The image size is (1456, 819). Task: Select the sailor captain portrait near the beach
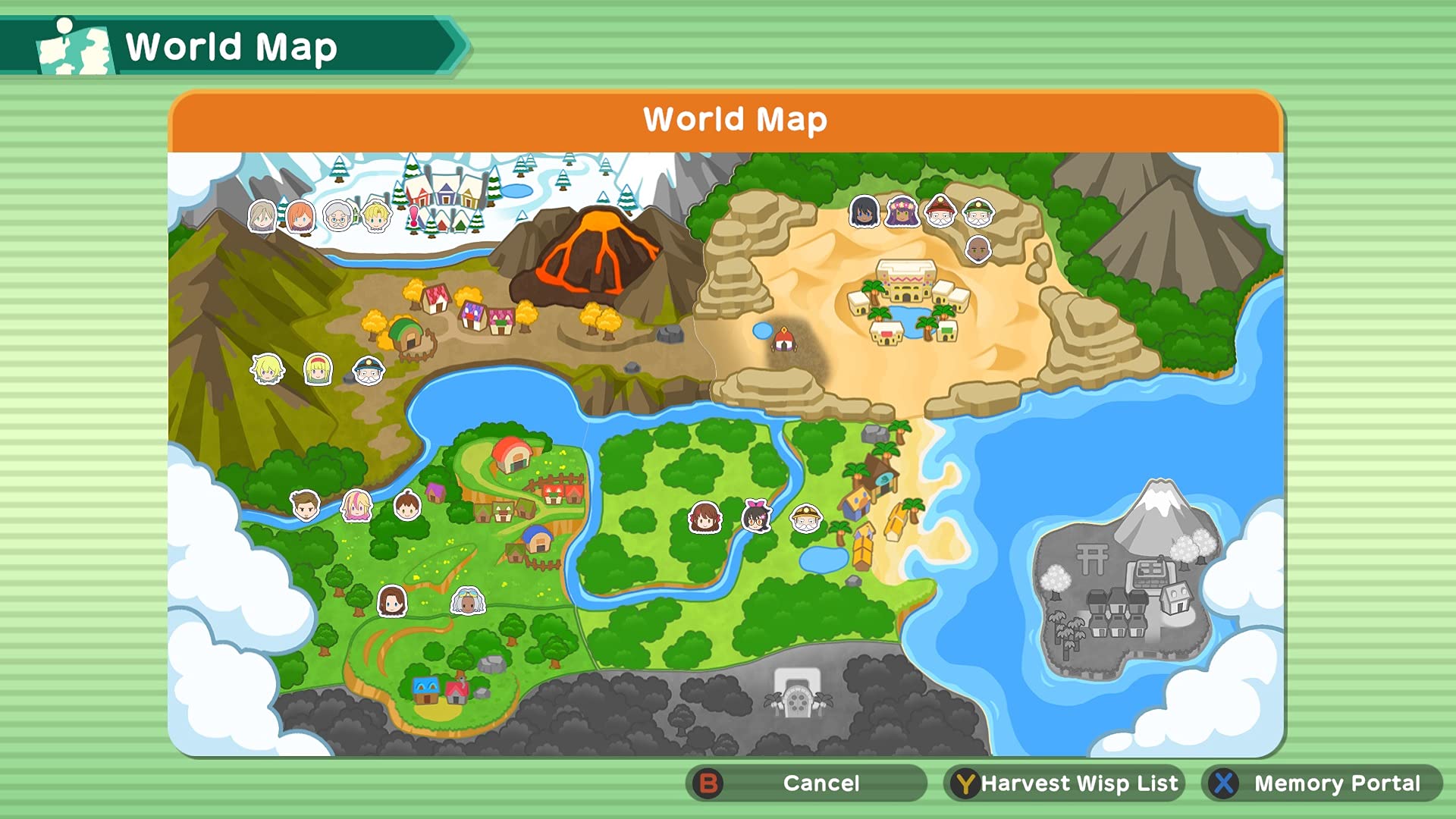pos(806,519)
